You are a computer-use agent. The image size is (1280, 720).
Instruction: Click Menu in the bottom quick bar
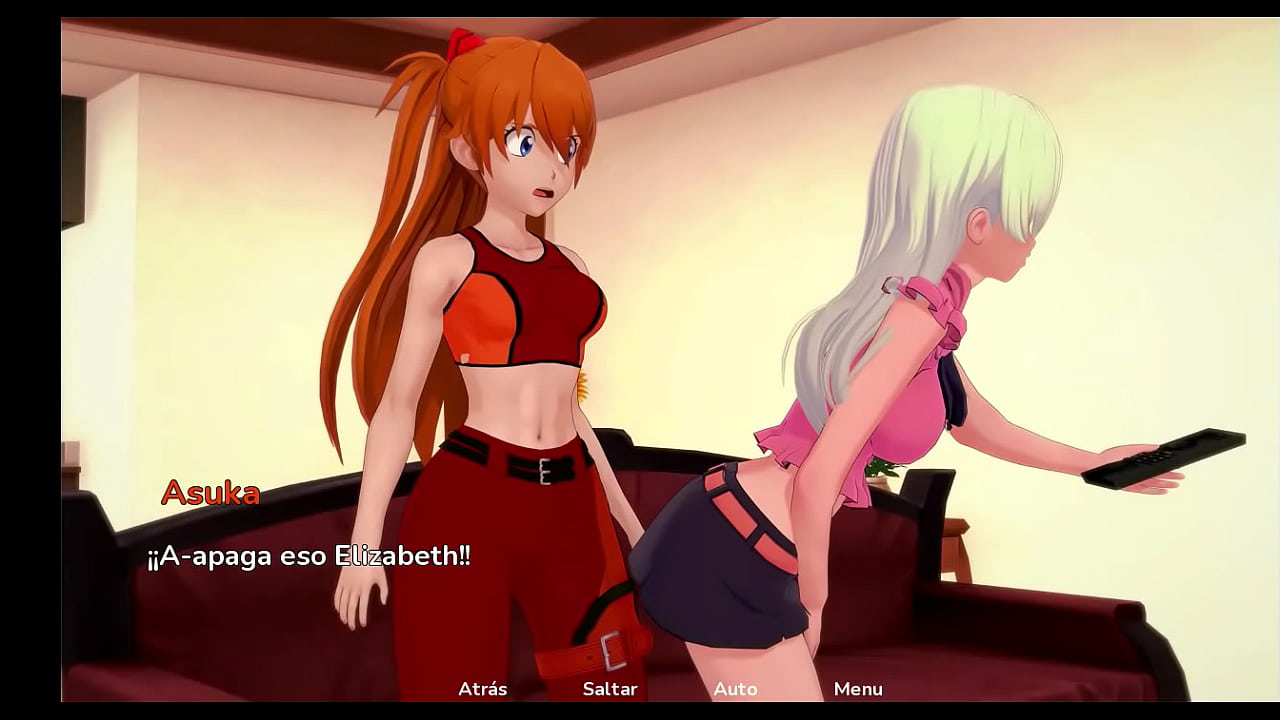[x=860, y=689]
